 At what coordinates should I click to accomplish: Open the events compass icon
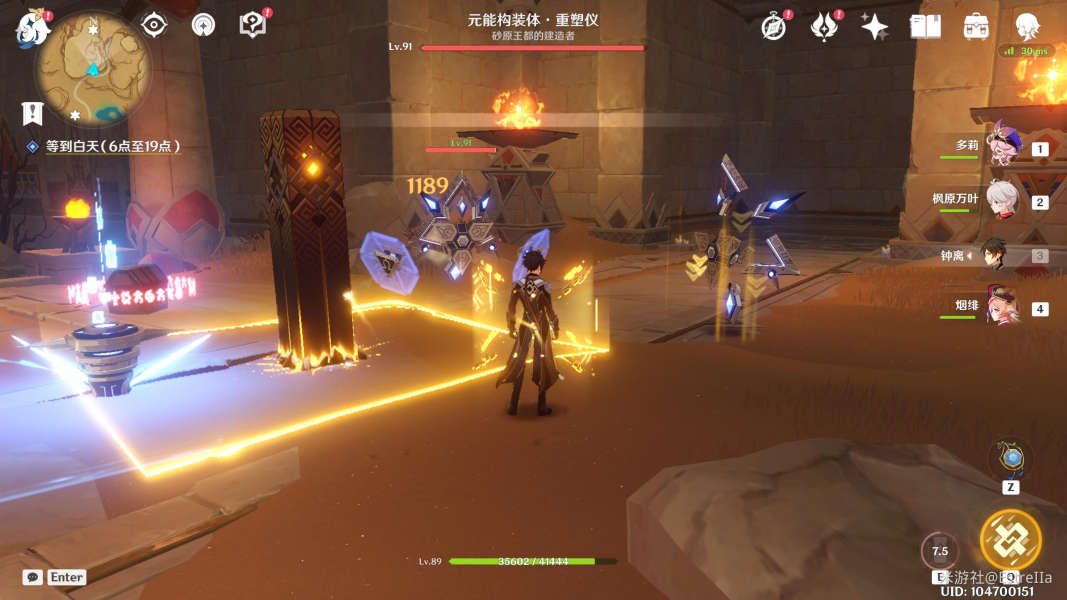point(773,27)
